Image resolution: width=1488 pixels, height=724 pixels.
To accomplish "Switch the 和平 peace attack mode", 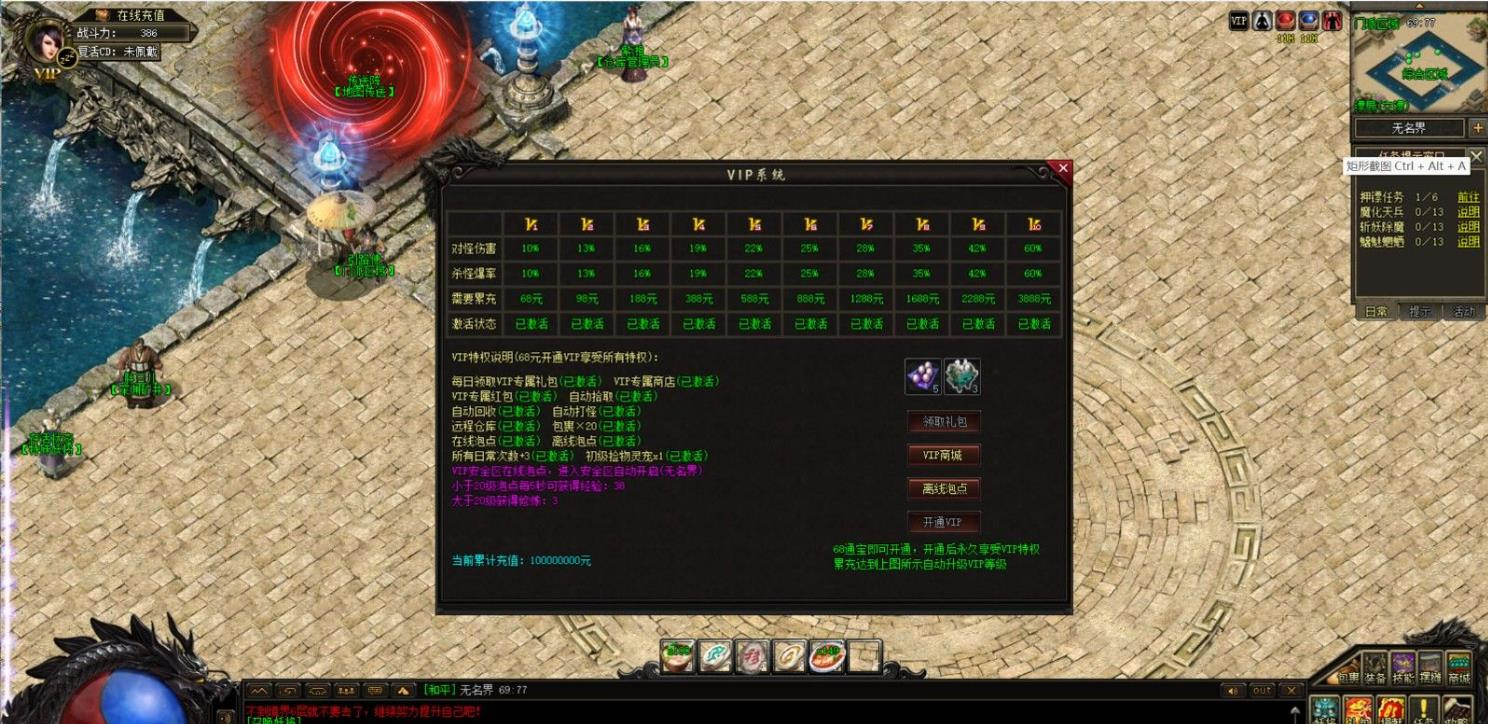I will [x=440, y=689].
